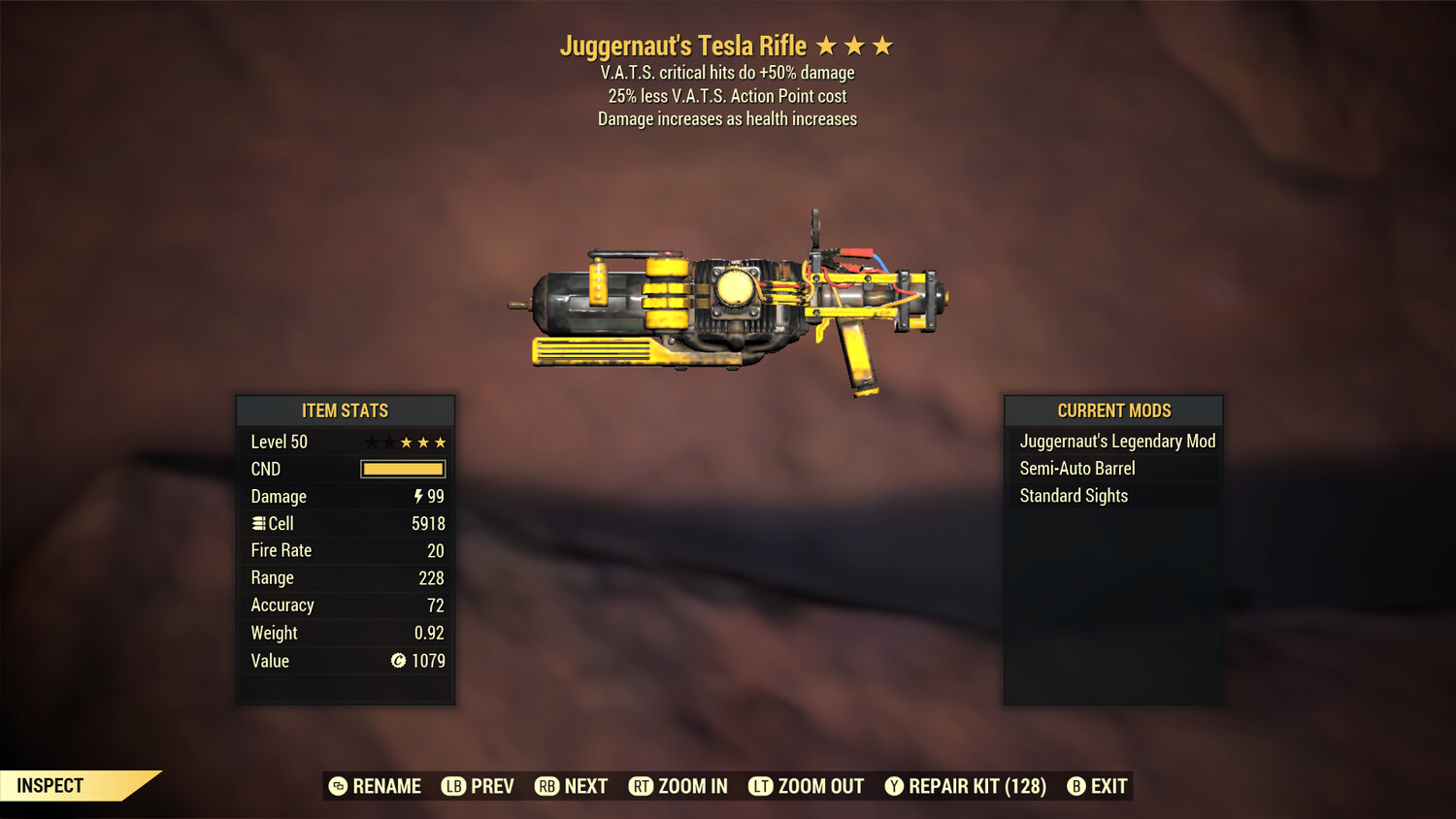Click the CND condition bar
1456x819 pixels.
(402, 469)
